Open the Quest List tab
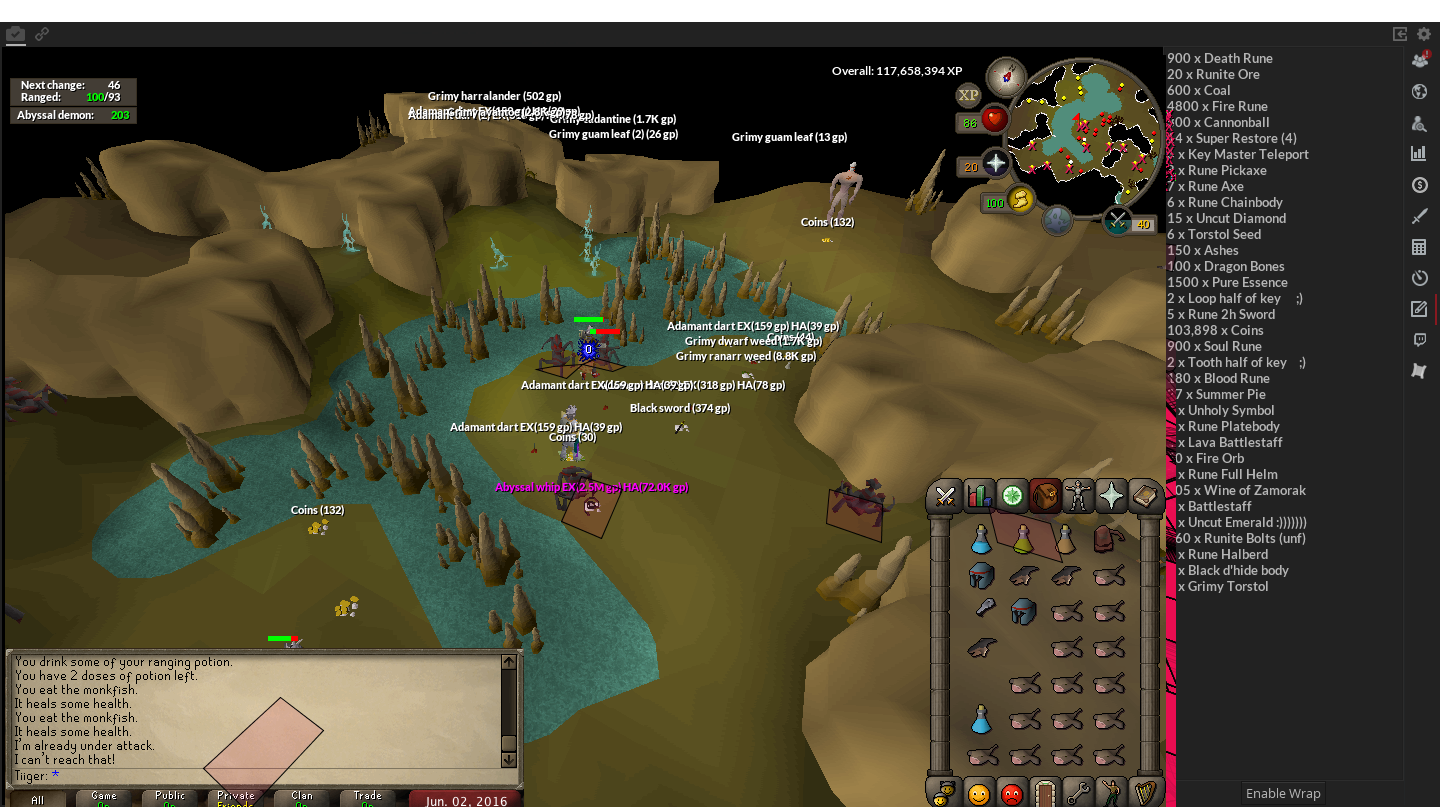The height and width of the screenshot is (807, 1440). [1012, 496]
